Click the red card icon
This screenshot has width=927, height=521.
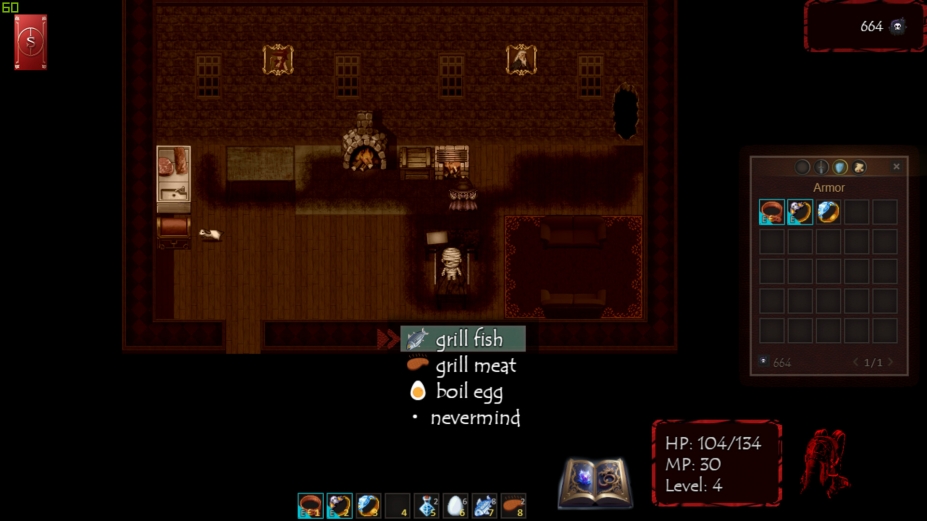[x=31, y=43]
